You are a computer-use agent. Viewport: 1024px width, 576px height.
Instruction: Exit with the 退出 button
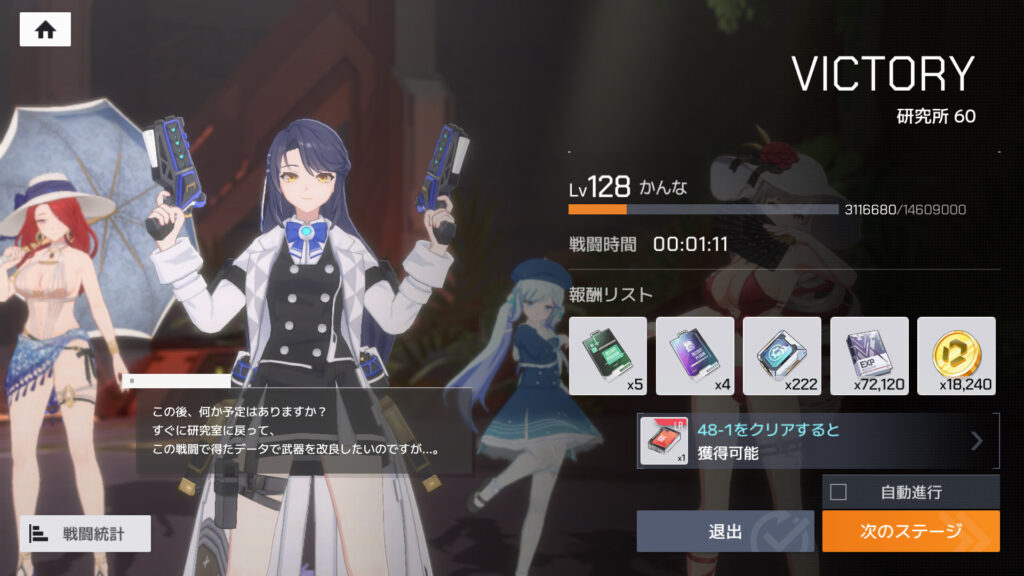coord(725,531)
